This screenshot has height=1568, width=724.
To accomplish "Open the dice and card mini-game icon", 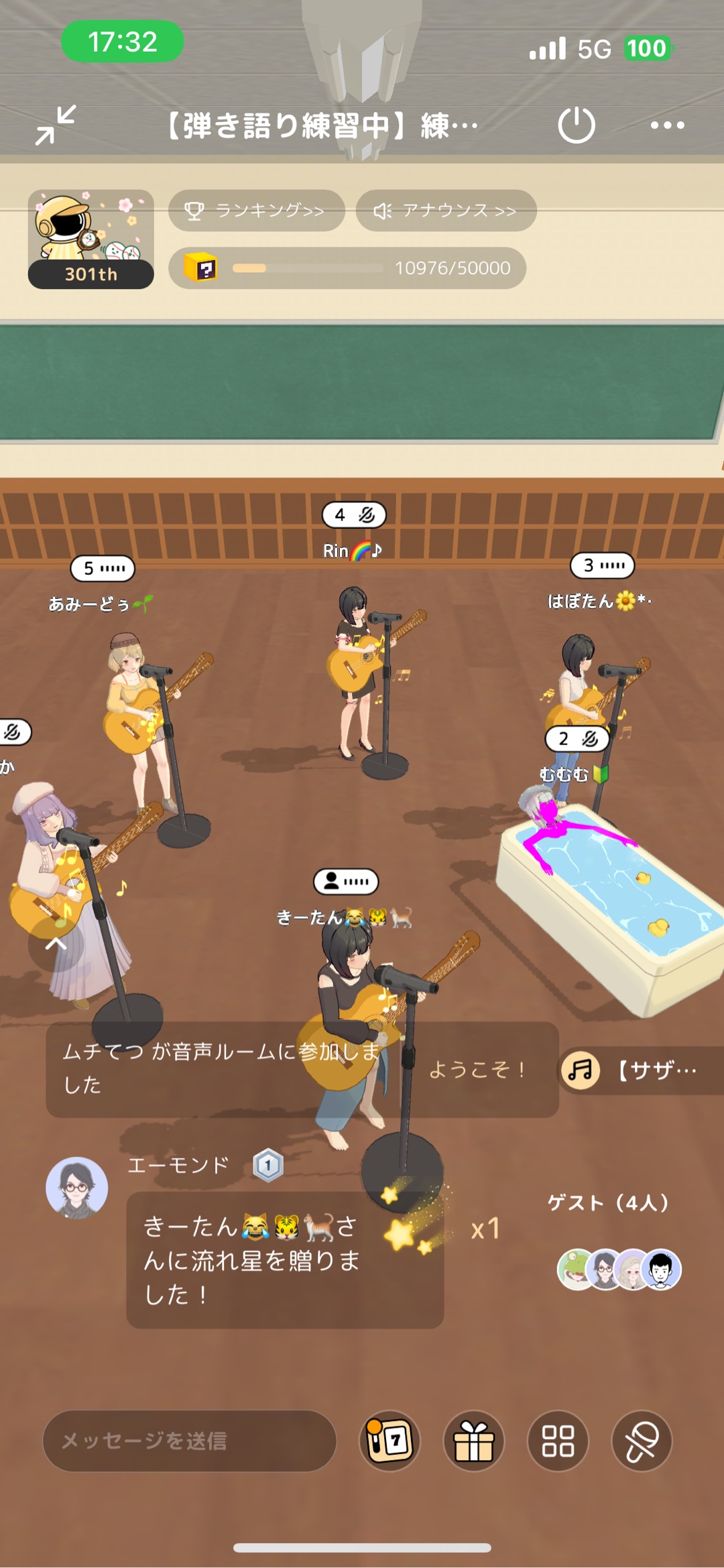I will [x=389, y=1441].
